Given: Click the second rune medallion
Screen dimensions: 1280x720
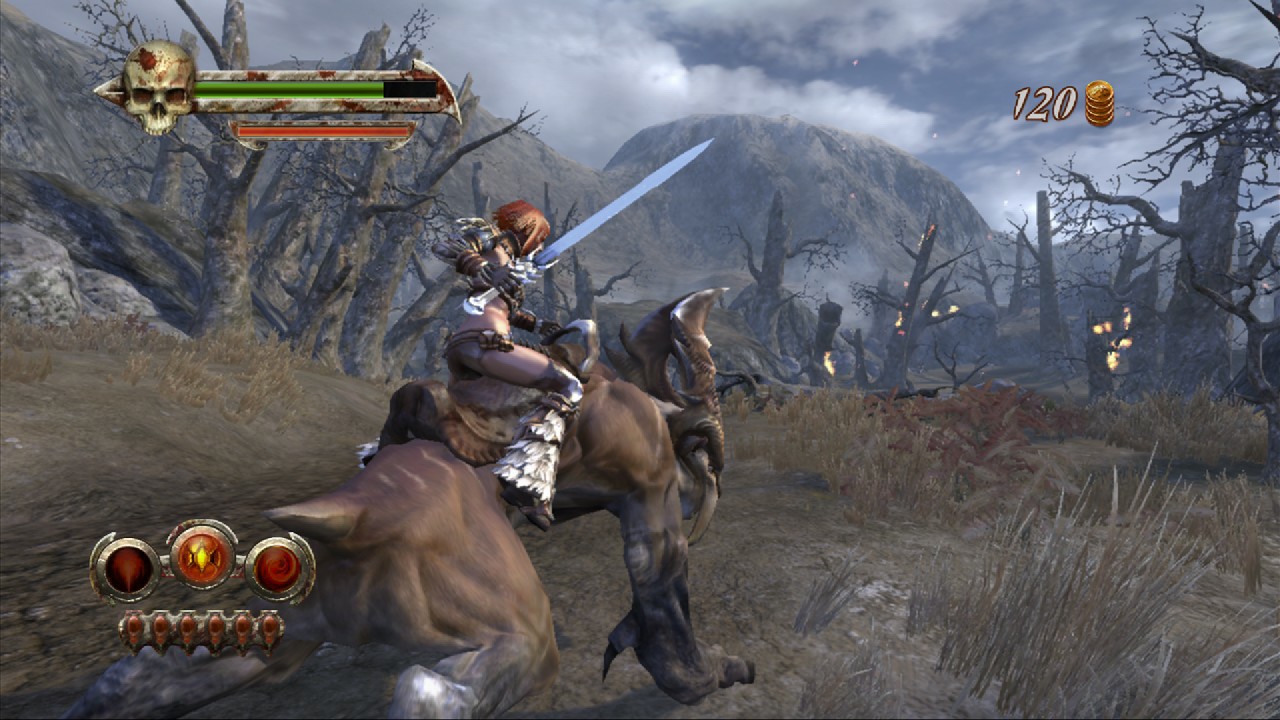Looking at the screenshot, I should 162,629.
